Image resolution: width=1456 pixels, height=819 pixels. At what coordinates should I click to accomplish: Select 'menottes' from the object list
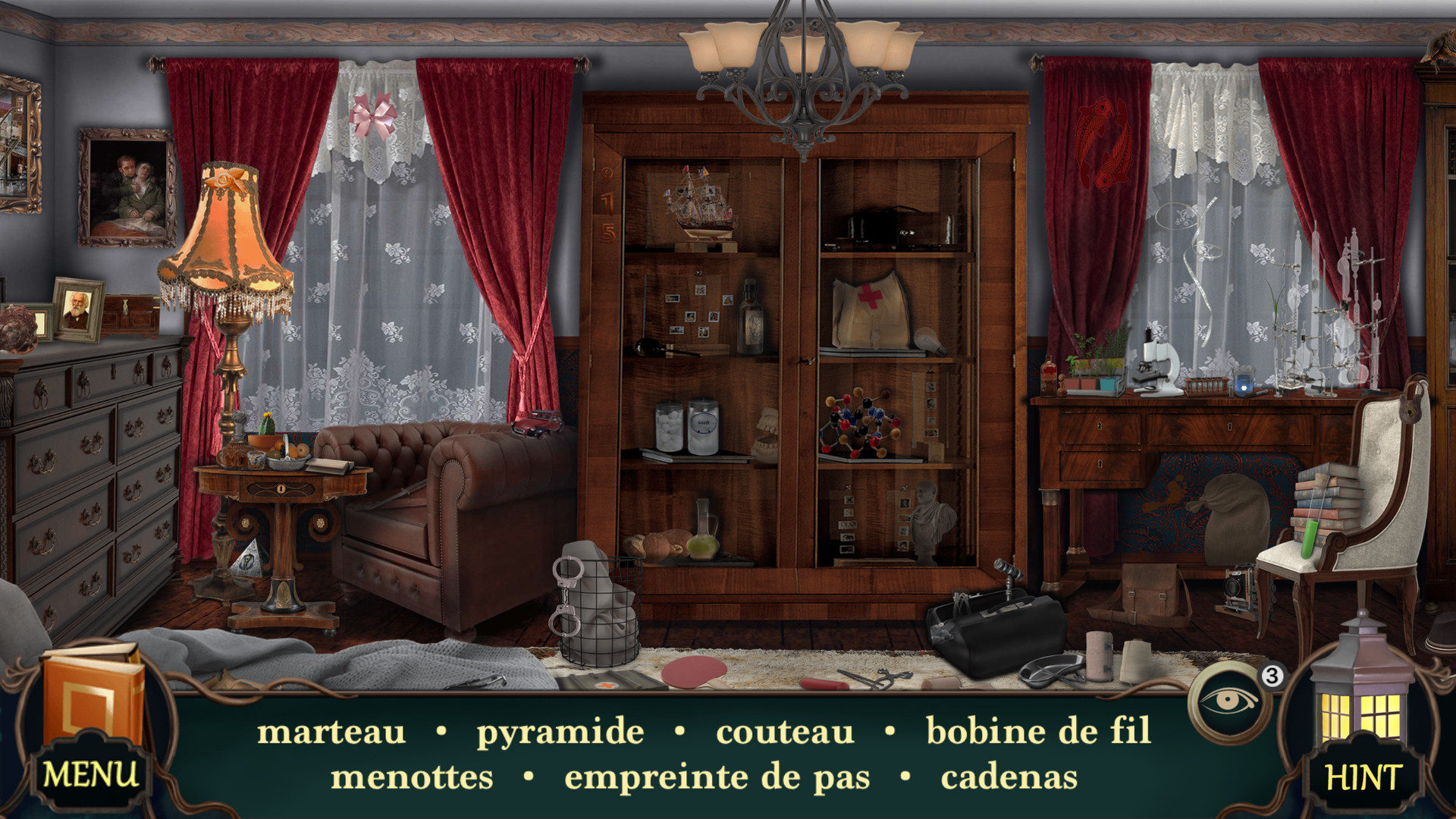413,775
